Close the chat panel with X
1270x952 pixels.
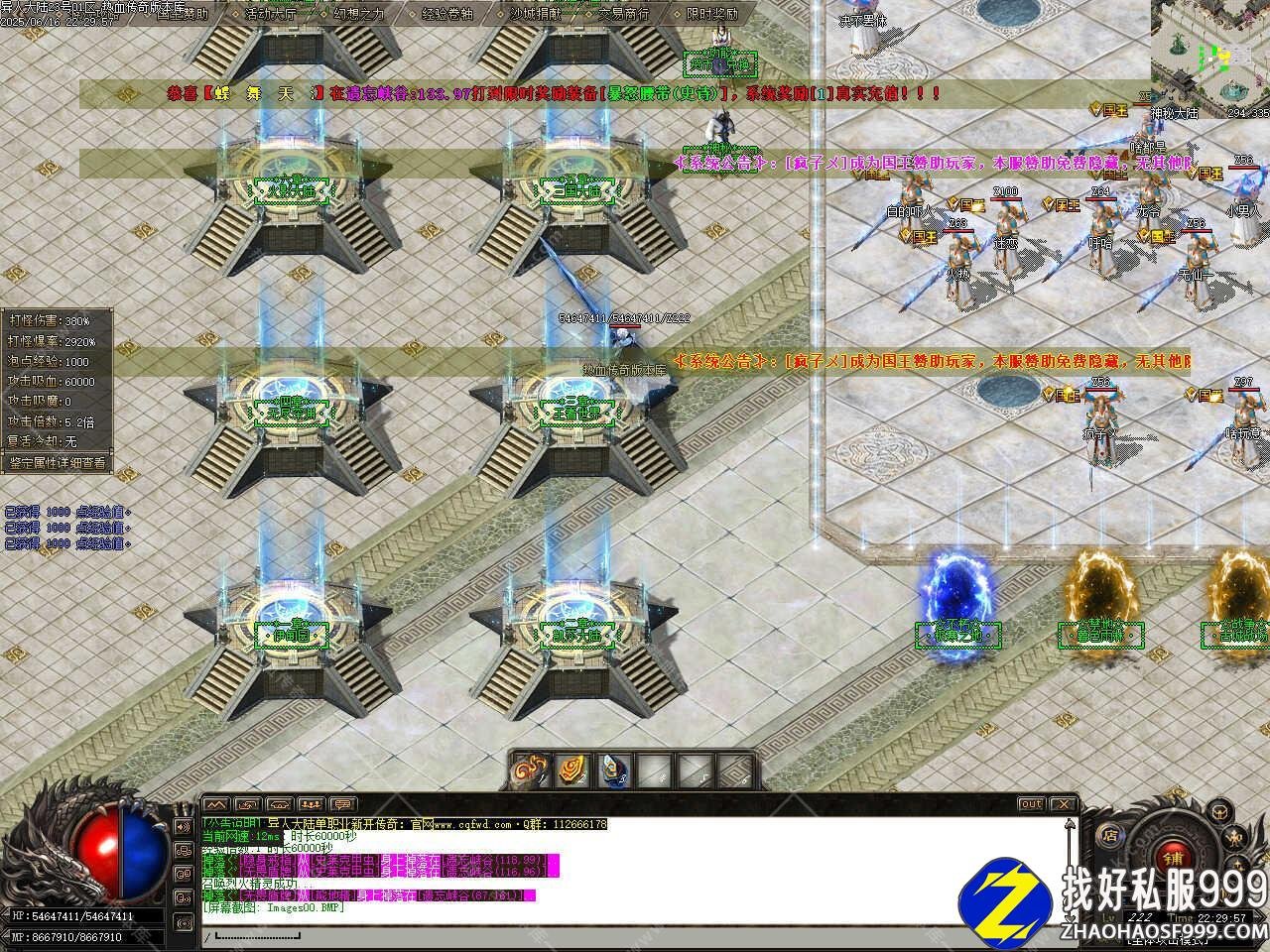pyautogui.click(x=1063, y=803)
